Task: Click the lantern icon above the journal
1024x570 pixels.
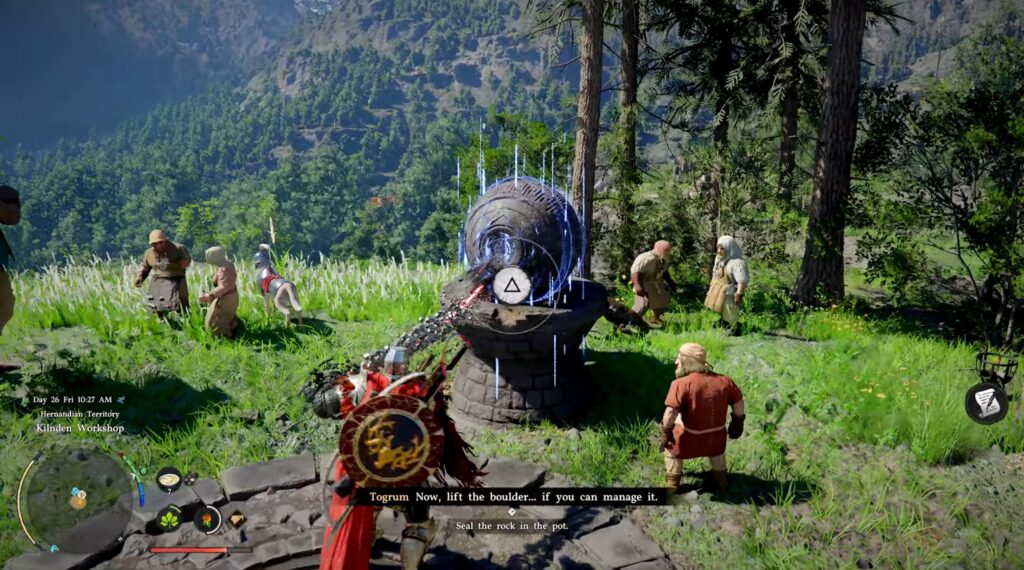Action: click(996, 367)
